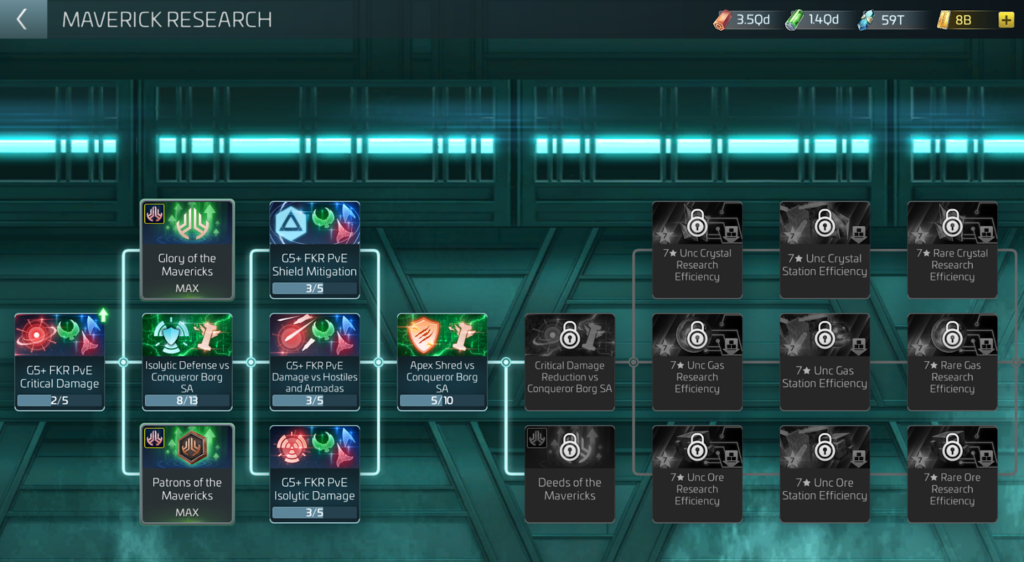Open 7★ Unc Gas Station Efficiency node
1024x562 pixels.
[x=825, y=361]
